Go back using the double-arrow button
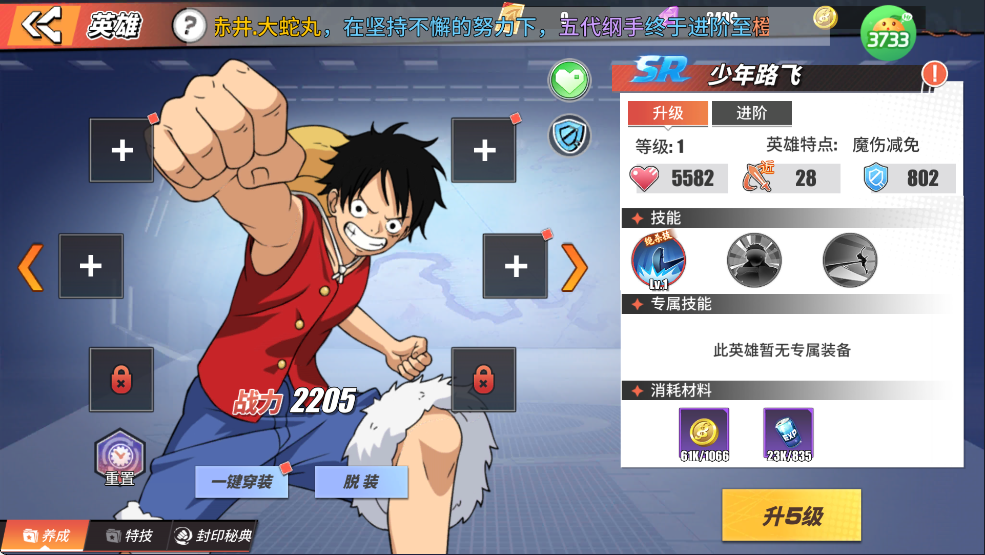985x555 pixels. 42,26
